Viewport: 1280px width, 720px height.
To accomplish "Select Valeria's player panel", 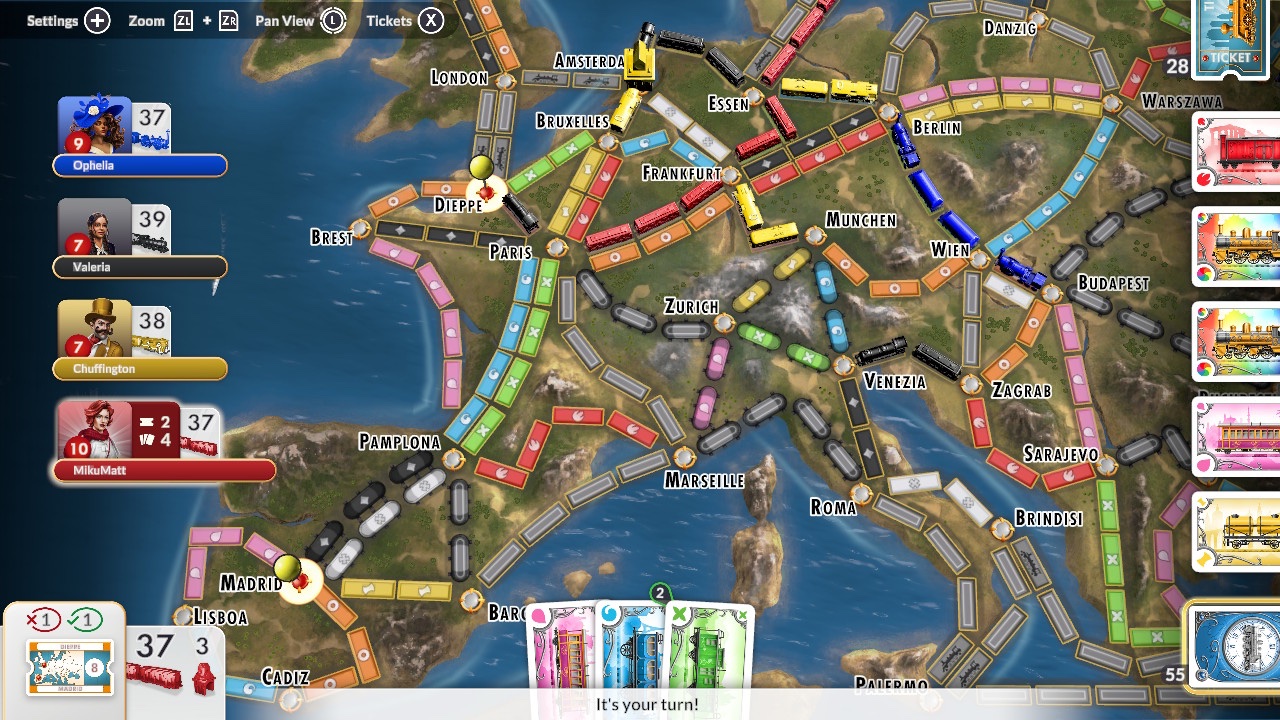I will pyautogui.click(x=139, y=239).
